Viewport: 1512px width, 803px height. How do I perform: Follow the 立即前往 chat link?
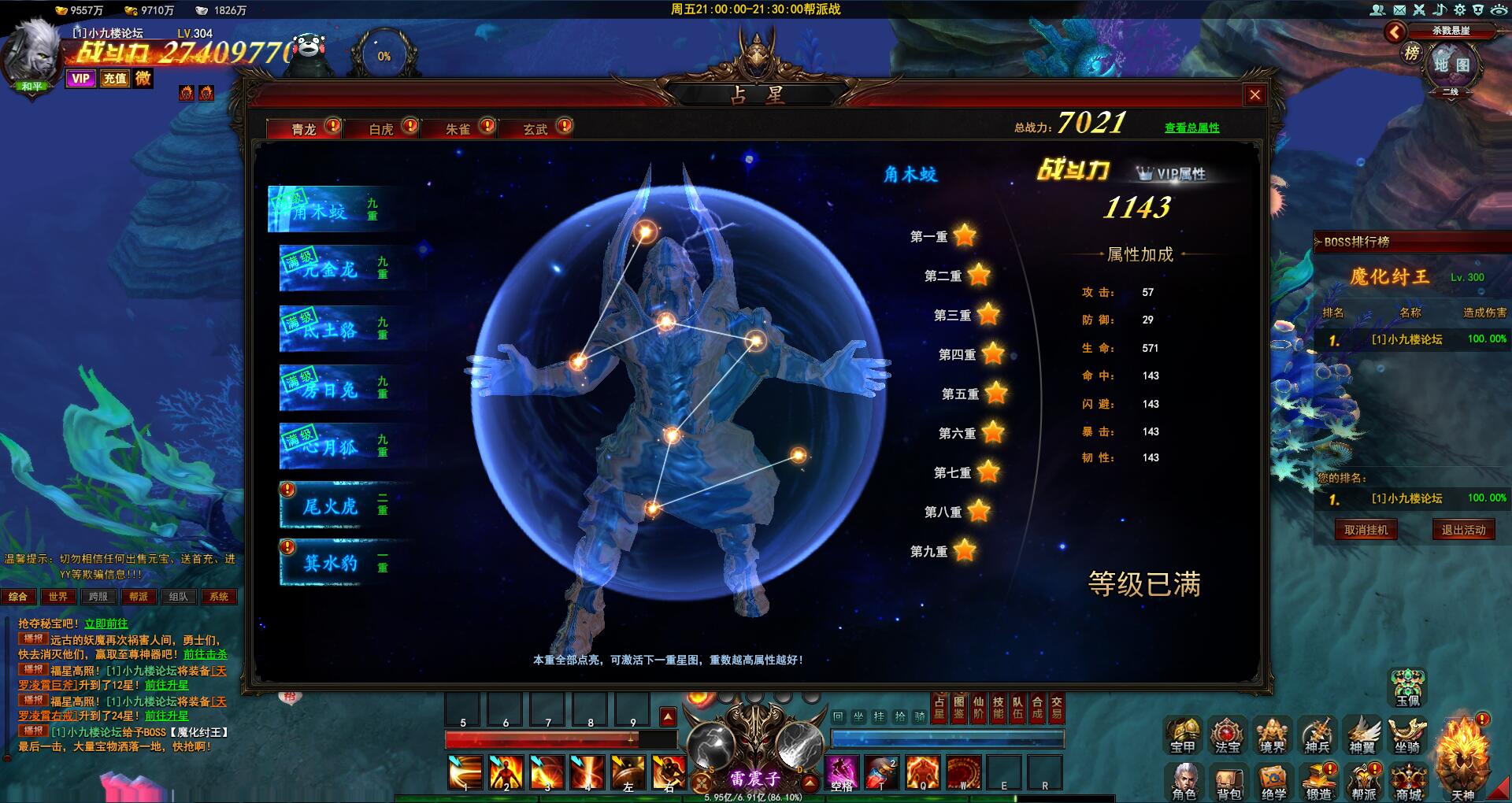(x=106, y=624)
